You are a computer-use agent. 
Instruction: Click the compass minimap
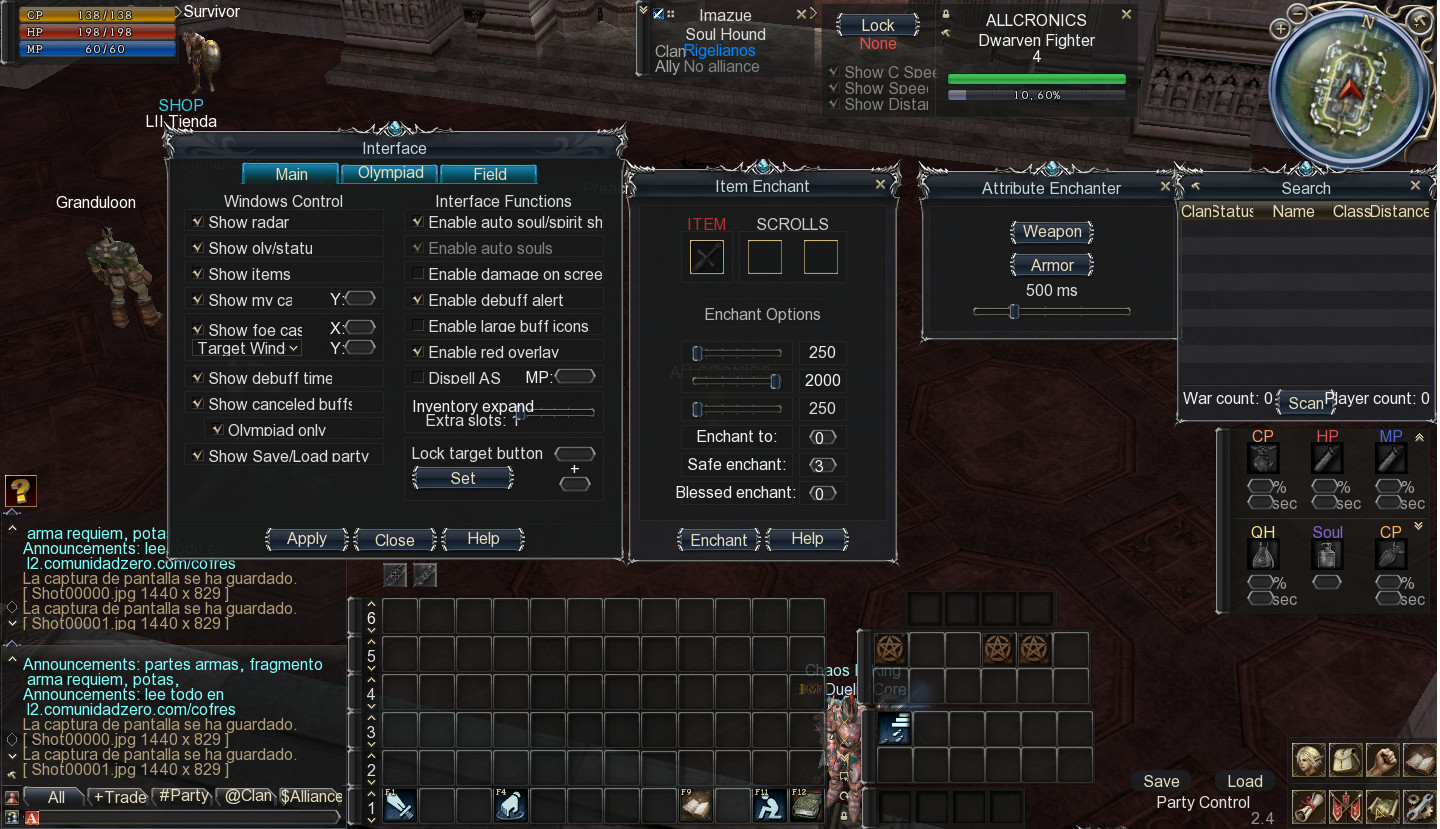coord(1351,90)
